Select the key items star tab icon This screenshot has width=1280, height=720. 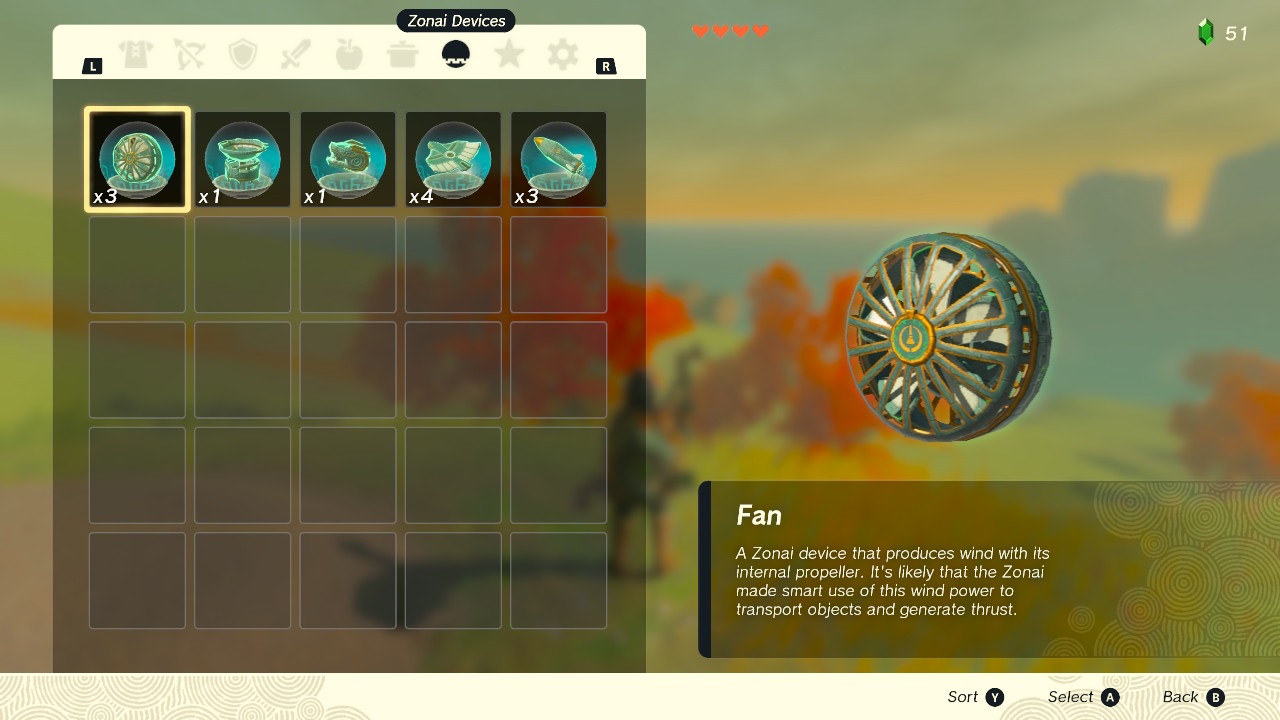(508, 54)
